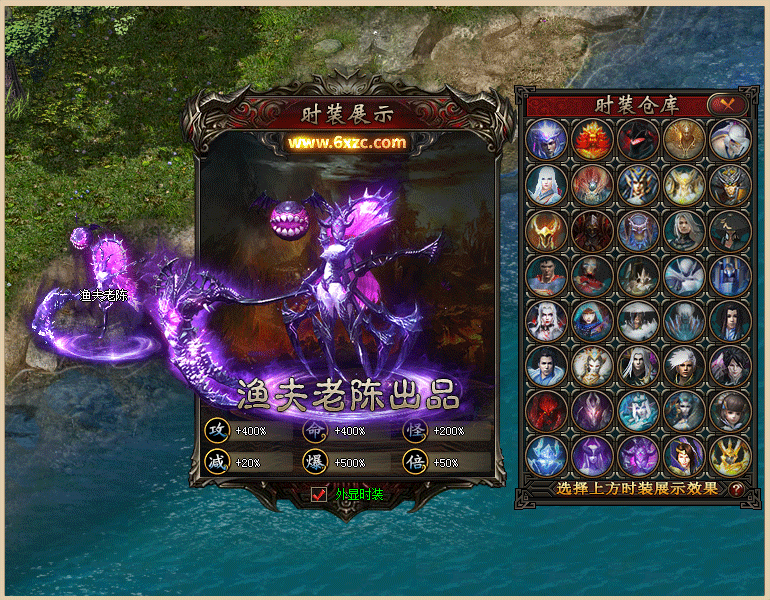Image resolution: width=770 pixels, height=600 pixels.
Task: Pick the dark-haired lady in purple costume
Action: (684, 456)
